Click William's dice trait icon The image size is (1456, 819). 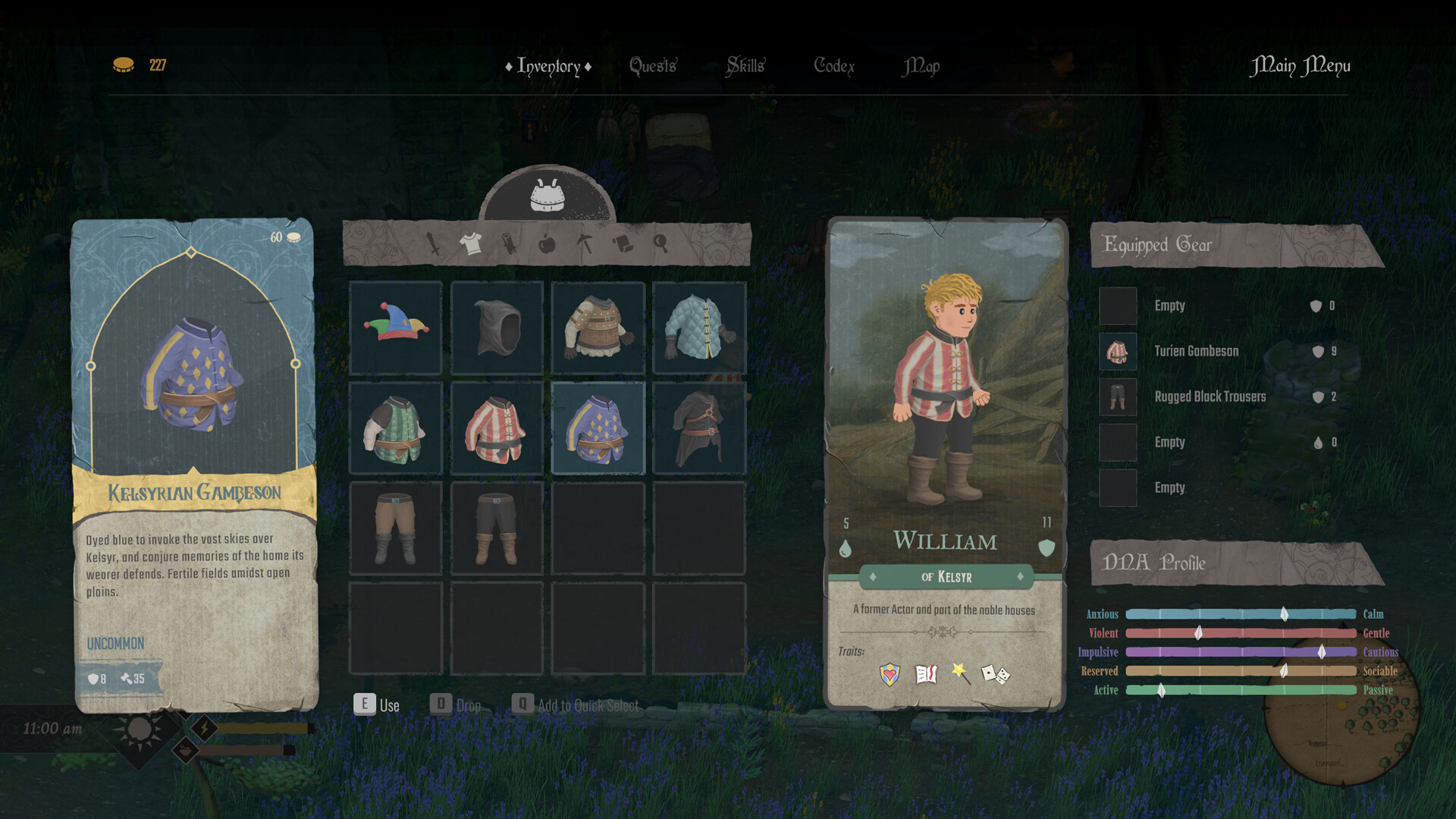tap(995, 673)
